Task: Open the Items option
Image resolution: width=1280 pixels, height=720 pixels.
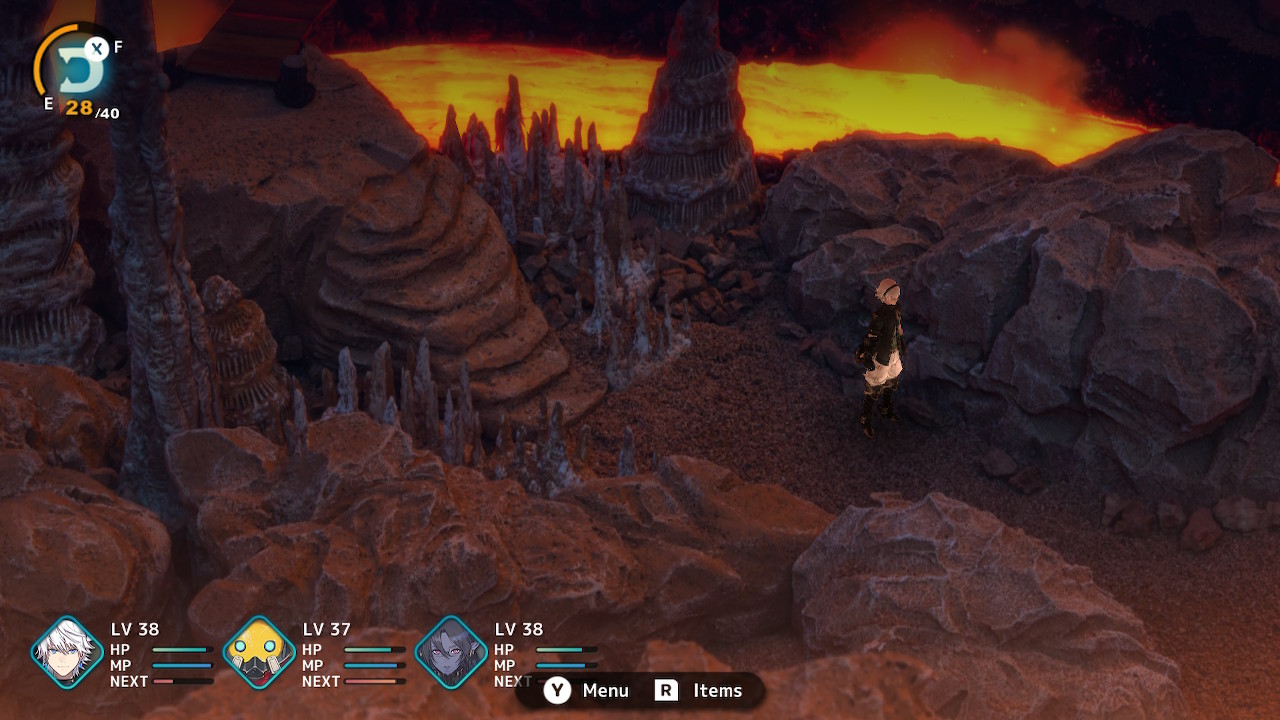Action: 698,691
